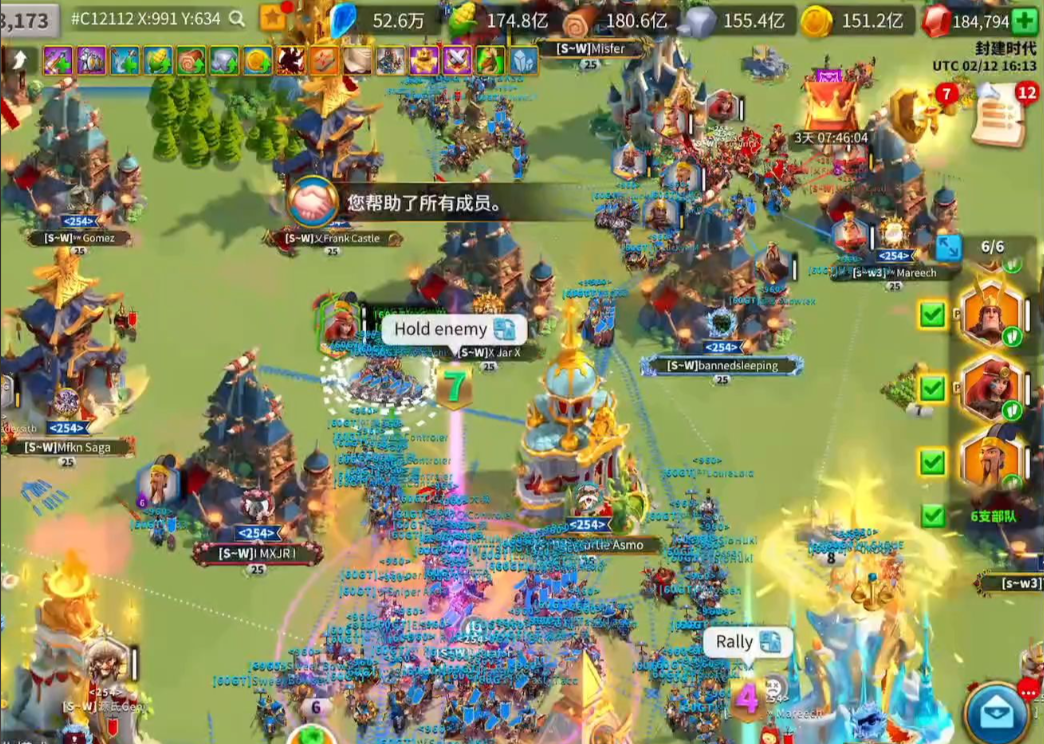Toggle the checkbox beside the horned commander

point(933,316)
